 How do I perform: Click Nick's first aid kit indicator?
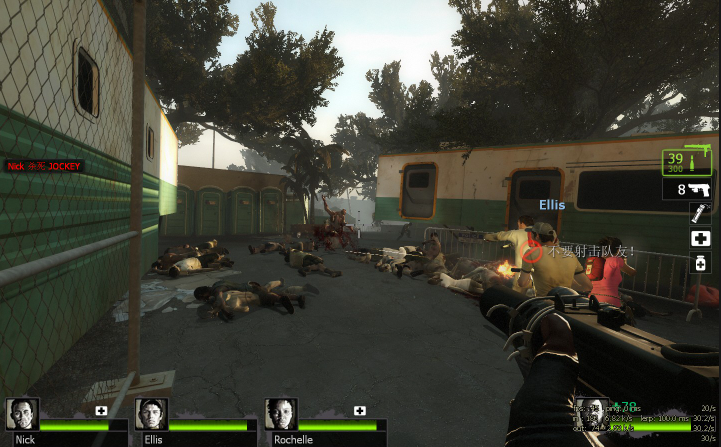click(101, 410)
